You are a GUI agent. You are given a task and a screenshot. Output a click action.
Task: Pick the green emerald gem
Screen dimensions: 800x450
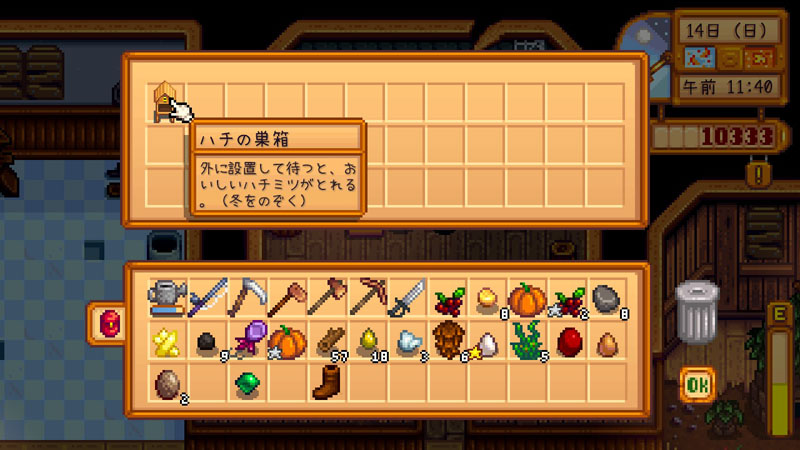pos(245,383)
